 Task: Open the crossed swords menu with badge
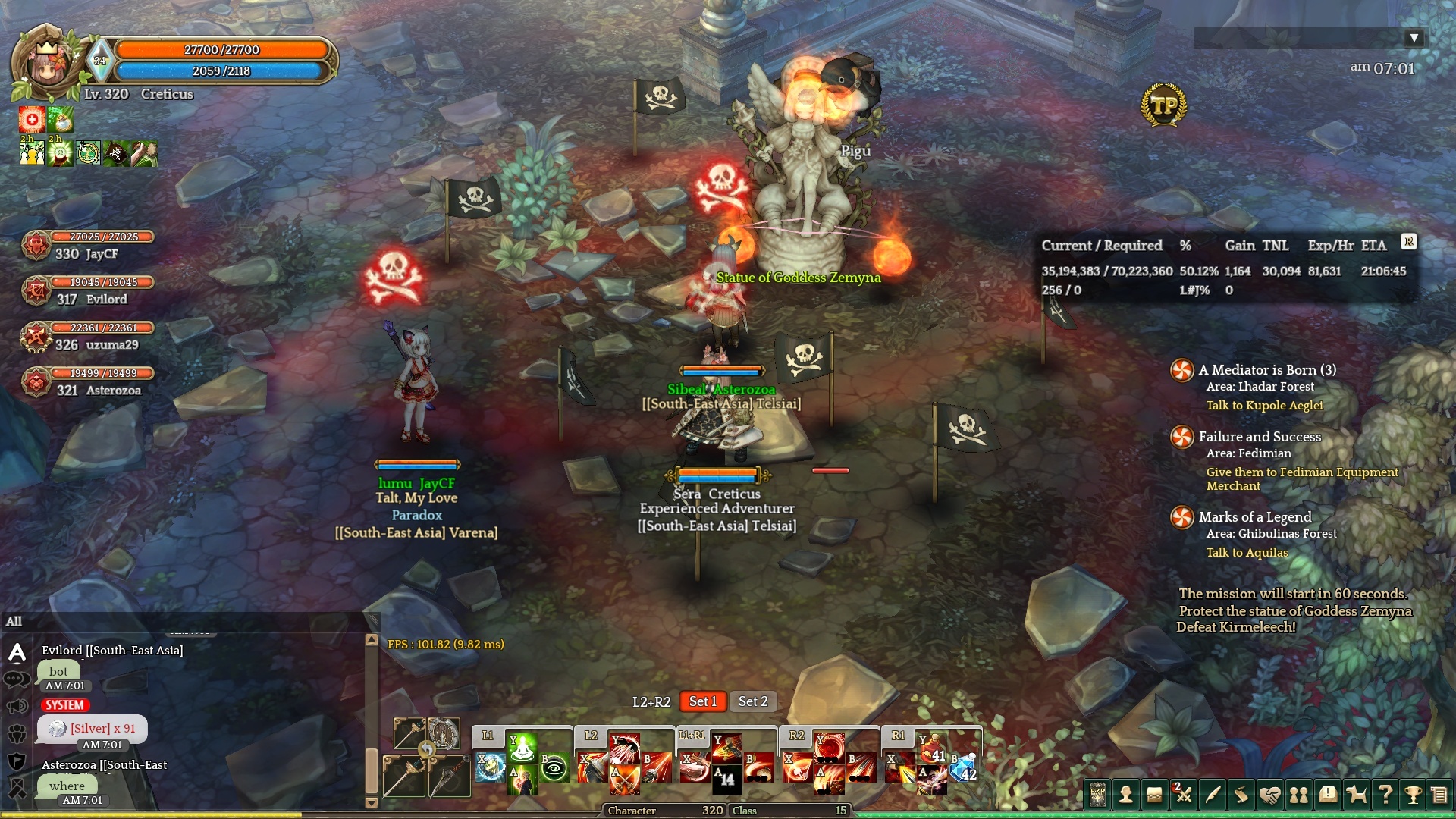[x=1183, y=795]
